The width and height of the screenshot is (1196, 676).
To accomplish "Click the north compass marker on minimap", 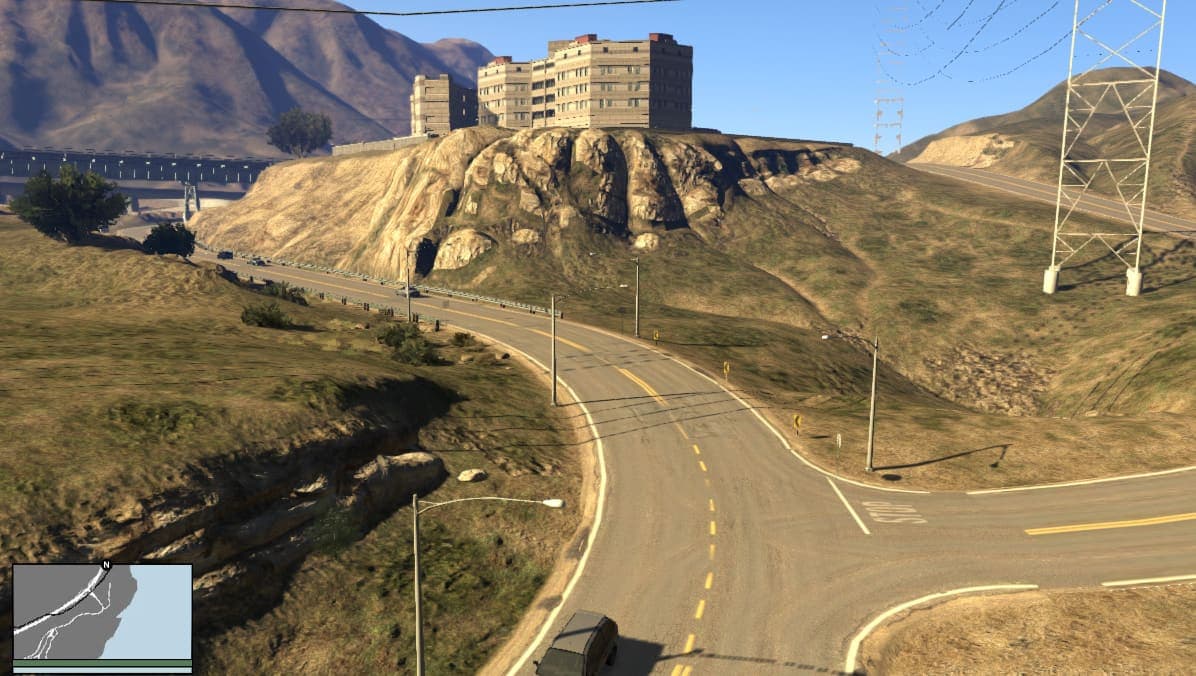I will [105, 565].
